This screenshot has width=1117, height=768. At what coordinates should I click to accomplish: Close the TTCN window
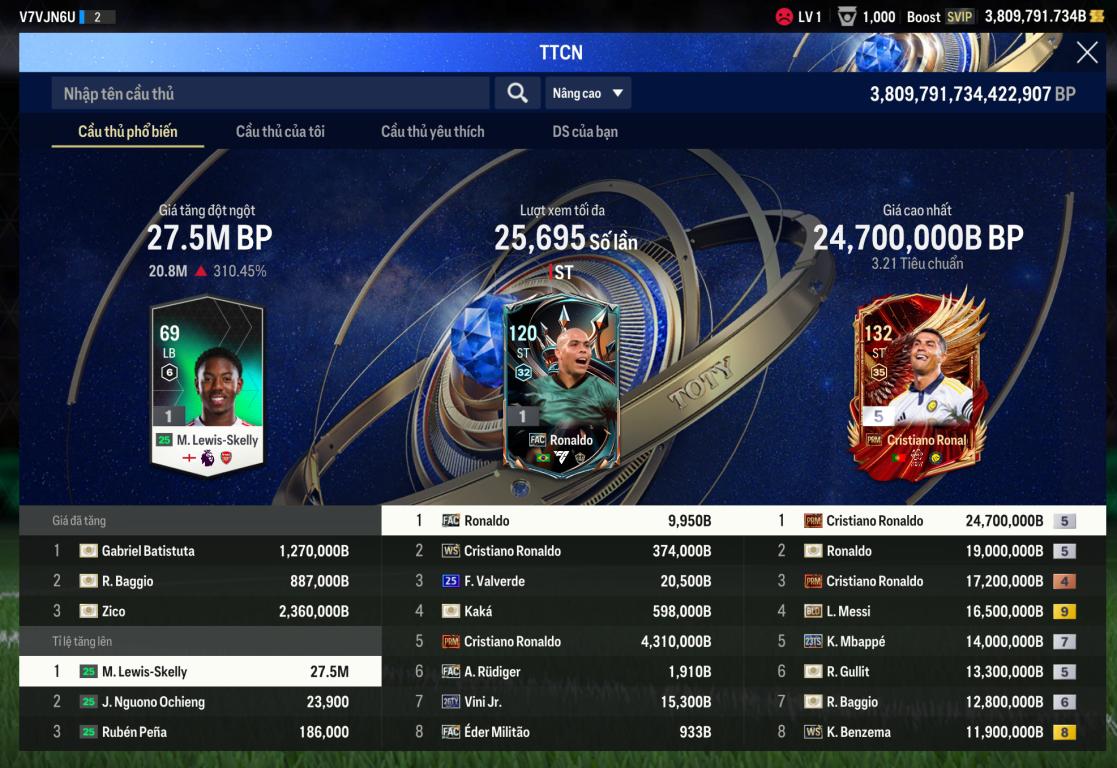pyautogui.click(x=1086, y=53)
